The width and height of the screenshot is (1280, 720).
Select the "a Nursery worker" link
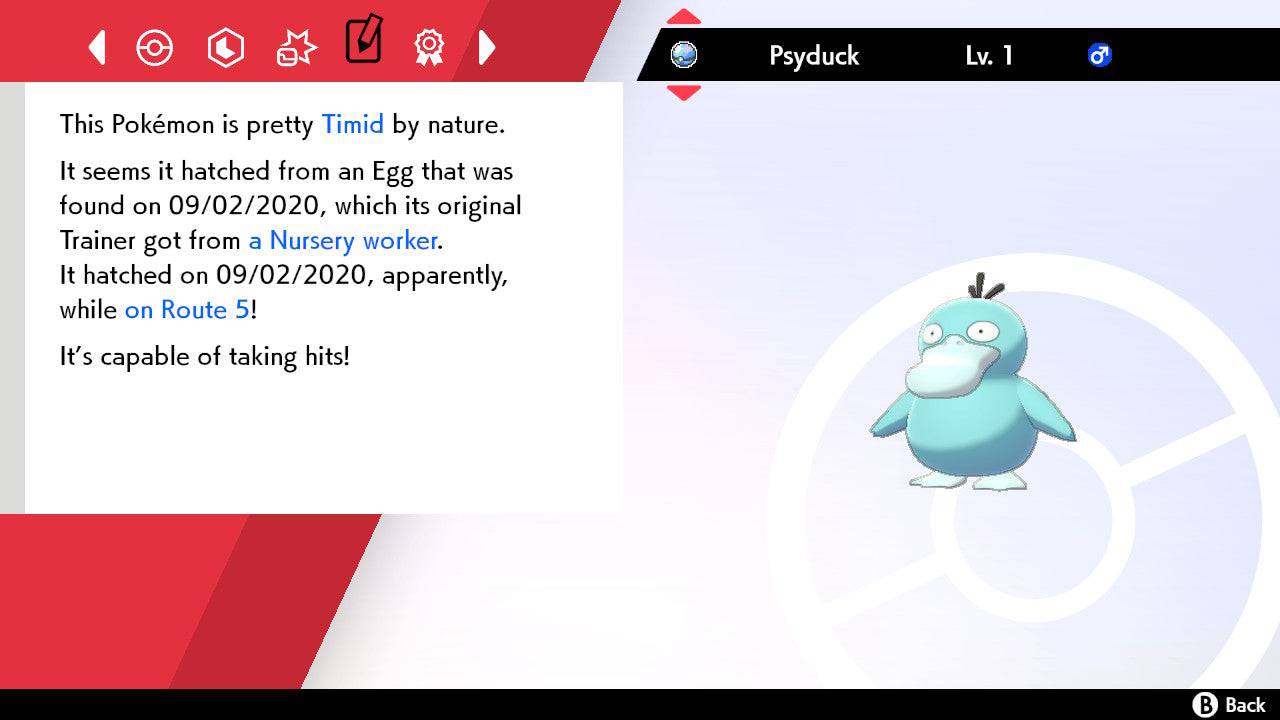tap(341, 240)
